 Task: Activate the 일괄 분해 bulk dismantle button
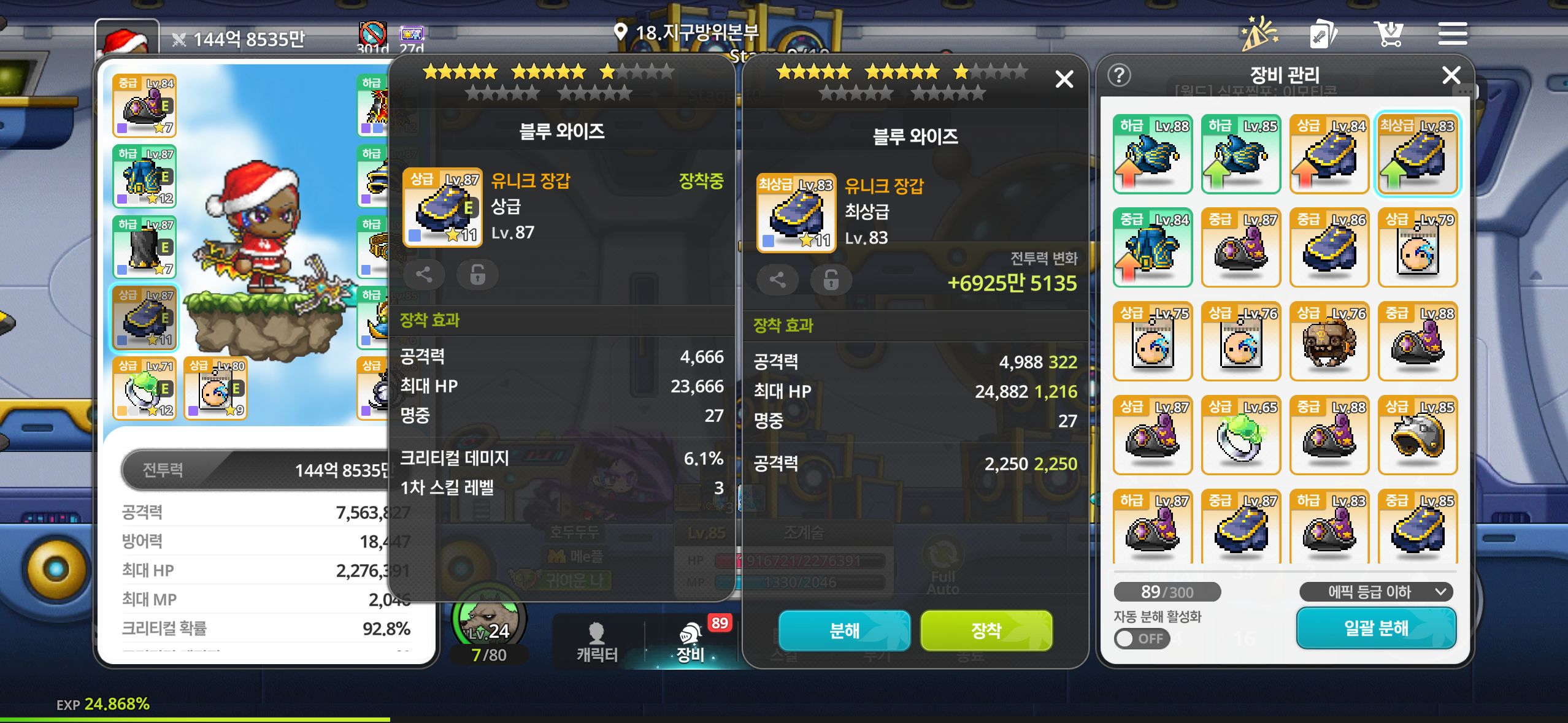click(1376, 628)
